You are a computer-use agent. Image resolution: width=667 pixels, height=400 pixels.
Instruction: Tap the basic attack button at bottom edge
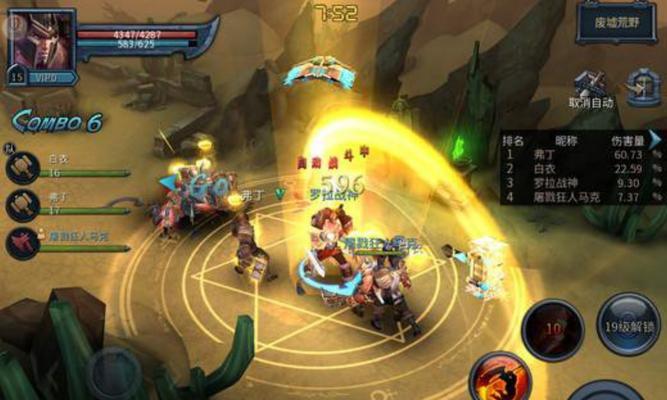point(605,392)
